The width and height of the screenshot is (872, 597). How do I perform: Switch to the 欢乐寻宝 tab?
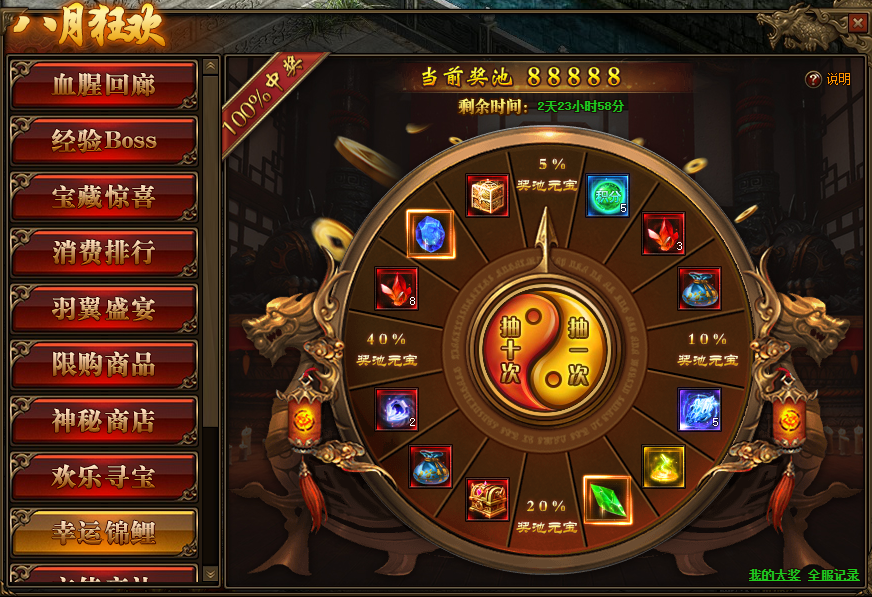(x=103, y=477)
